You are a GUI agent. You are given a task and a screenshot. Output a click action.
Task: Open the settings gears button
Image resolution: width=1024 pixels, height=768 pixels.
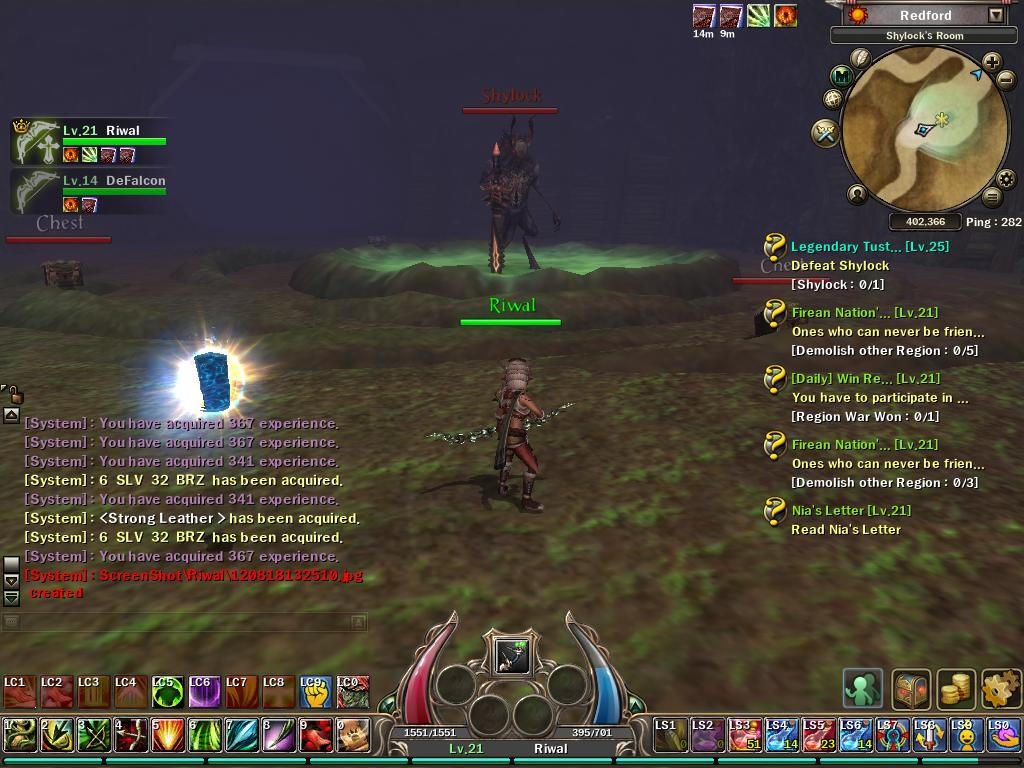pyautogui.click(x=1001, y=689)
